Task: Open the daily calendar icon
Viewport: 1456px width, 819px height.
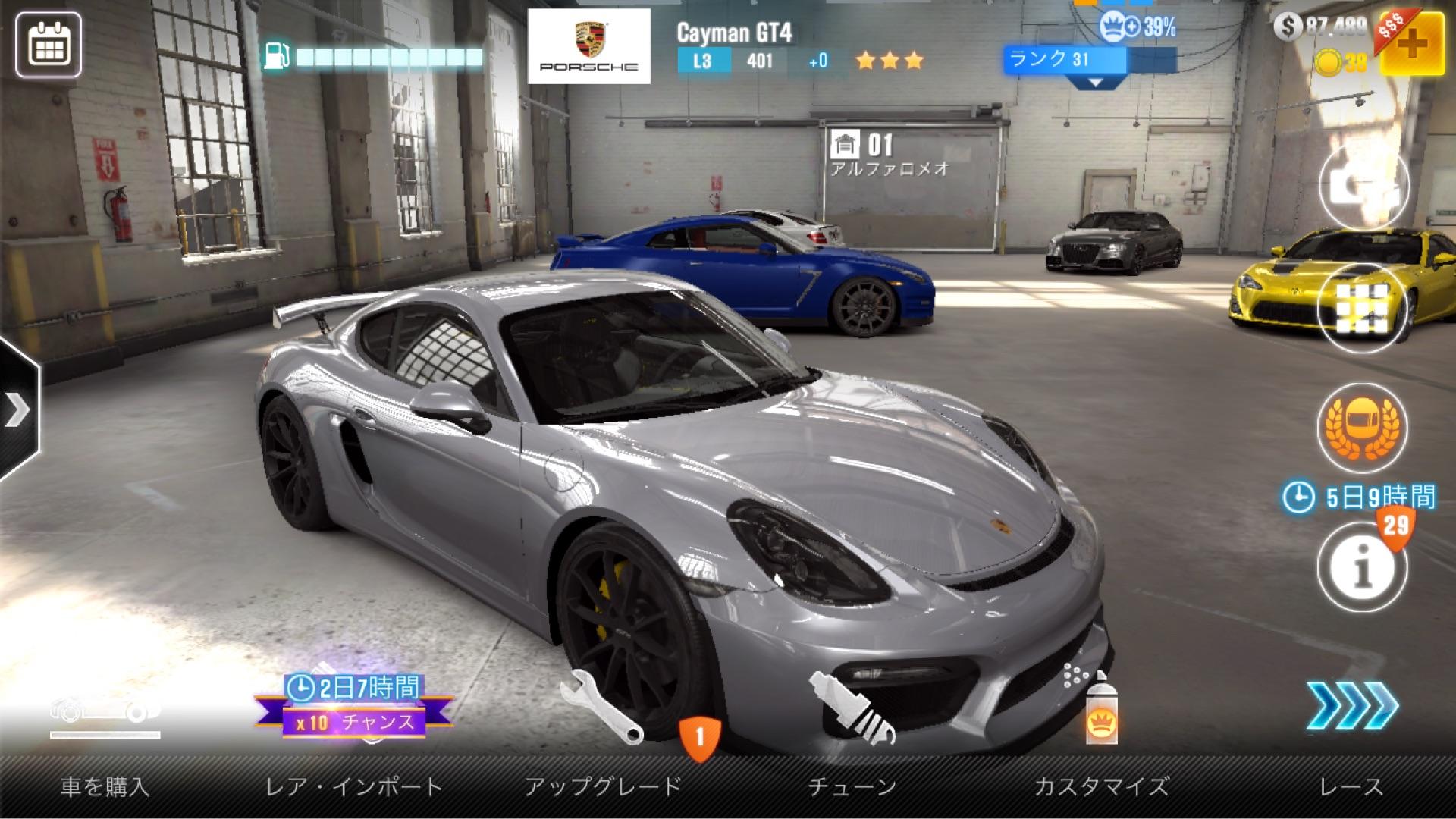Action: [x=49, y=45]
